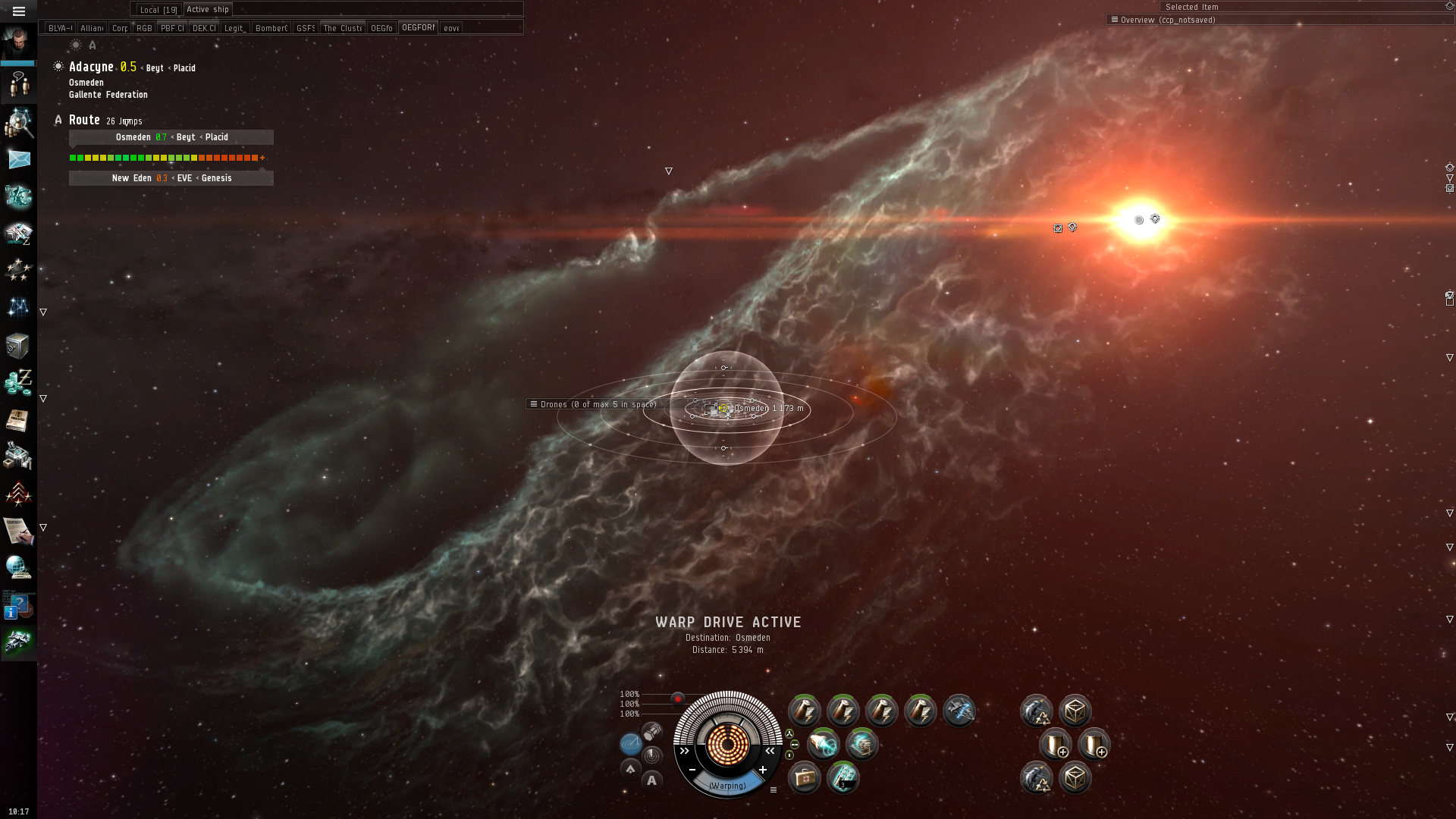Activate the ship-with-blue-streak module in the top row
The image size is (1456, 819).
(x=959, y=711)
